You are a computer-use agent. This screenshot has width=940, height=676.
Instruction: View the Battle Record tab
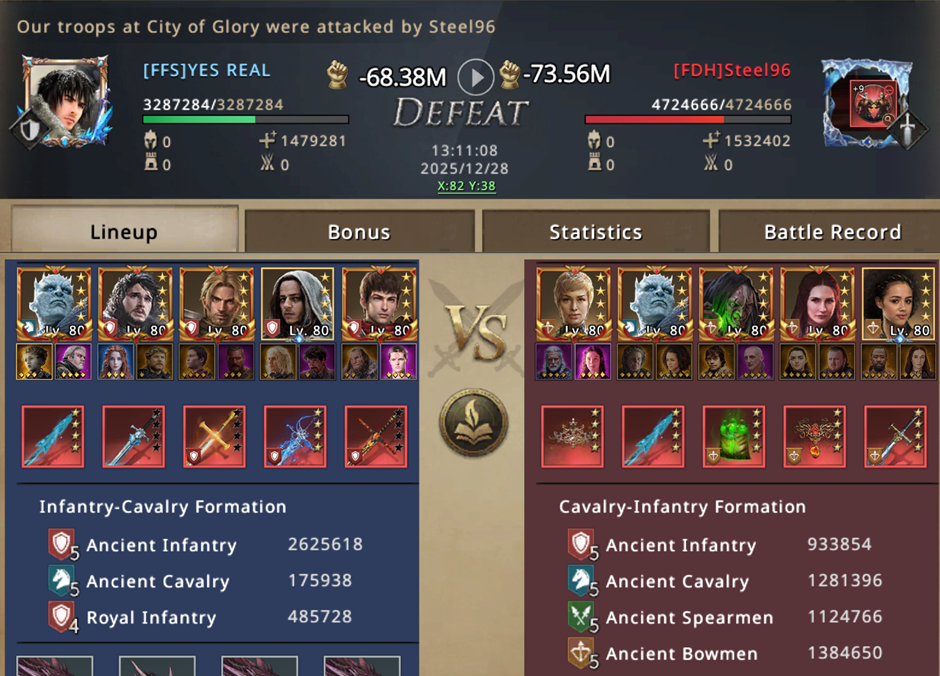[x=832, y=232]
